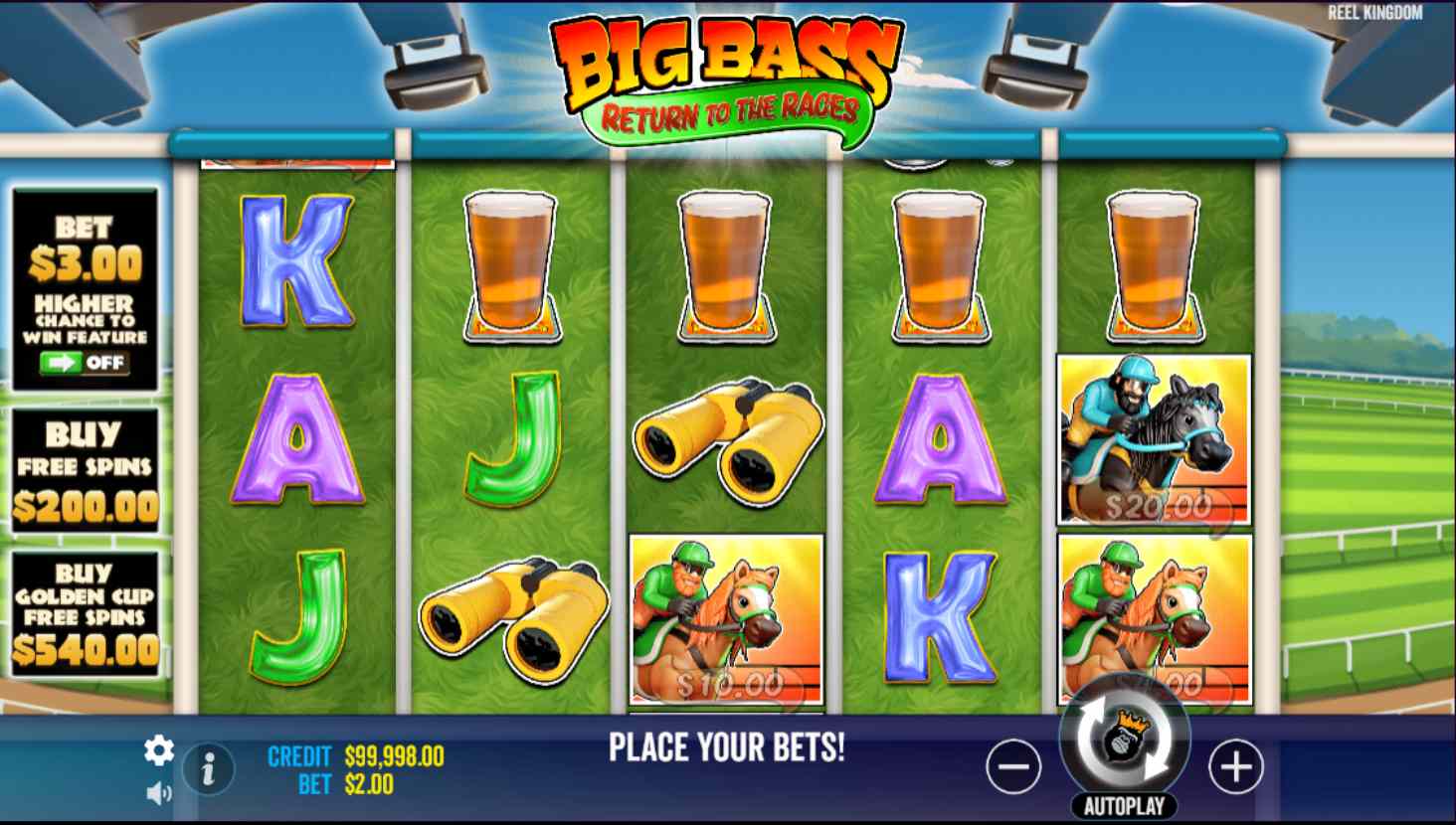Open the Autoplay options
The image size is (1456, 825).
(1125, 806)
